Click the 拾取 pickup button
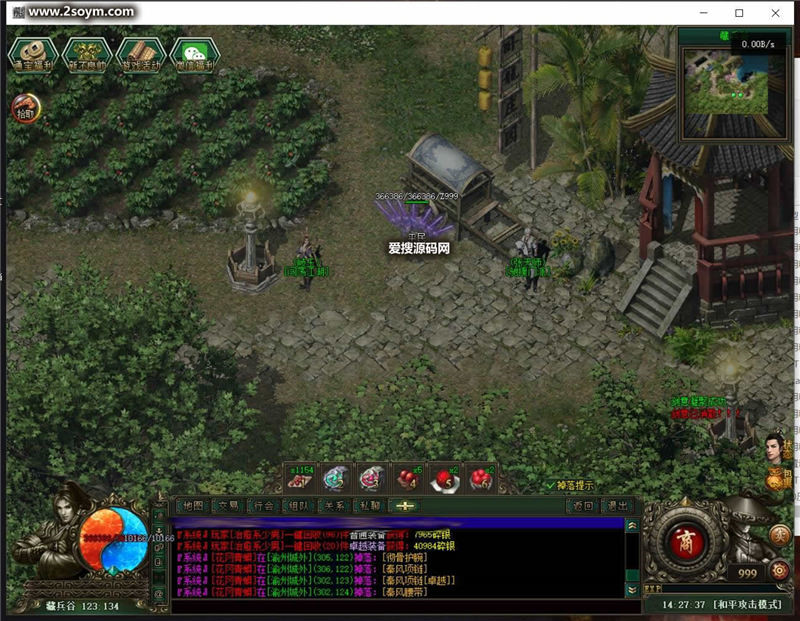Screen dimensions: 800x621 [26, 109]
